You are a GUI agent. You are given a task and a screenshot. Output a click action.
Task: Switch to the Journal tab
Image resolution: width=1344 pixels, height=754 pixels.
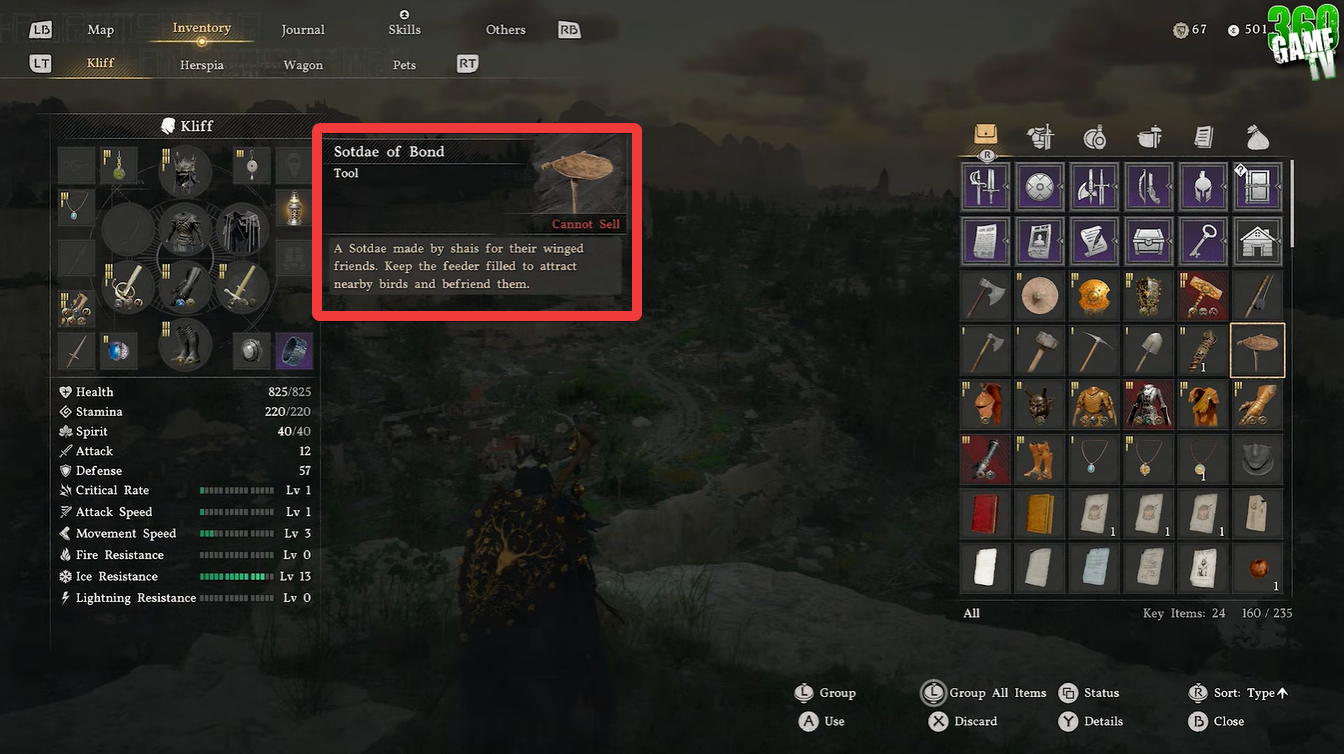click(x=302, y=29)
